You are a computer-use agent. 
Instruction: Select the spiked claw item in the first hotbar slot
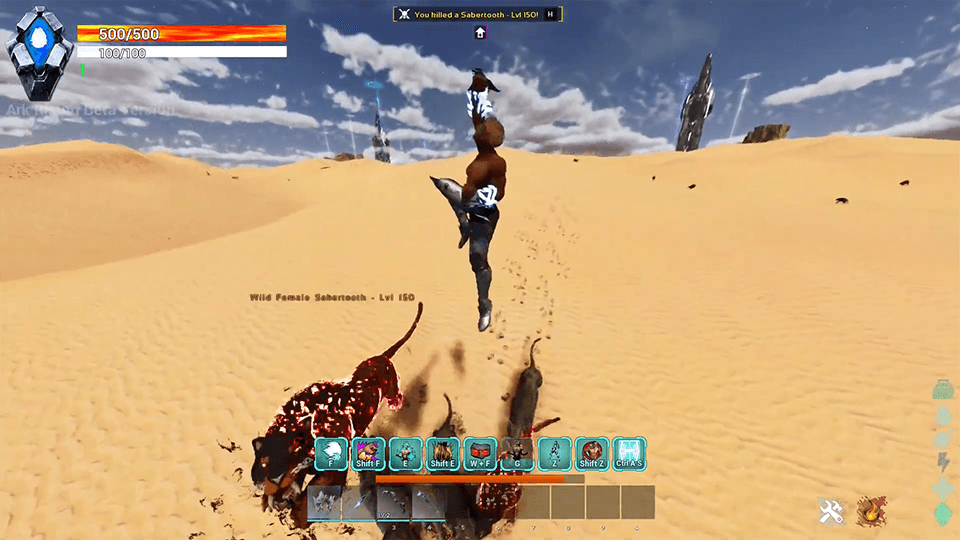click(325, 502)
